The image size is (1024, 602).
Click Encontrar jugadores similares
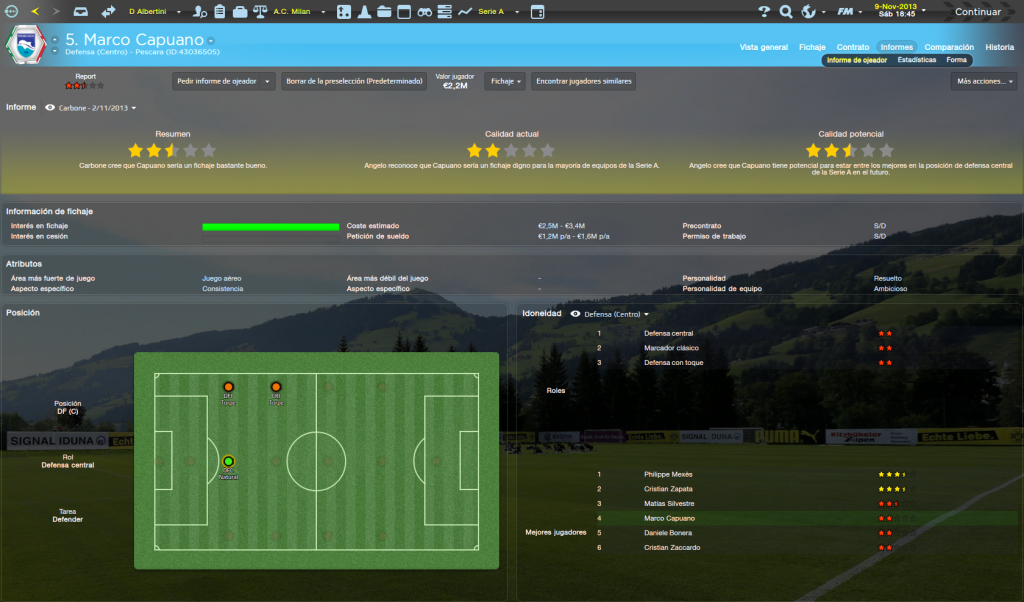click(584, 82)
